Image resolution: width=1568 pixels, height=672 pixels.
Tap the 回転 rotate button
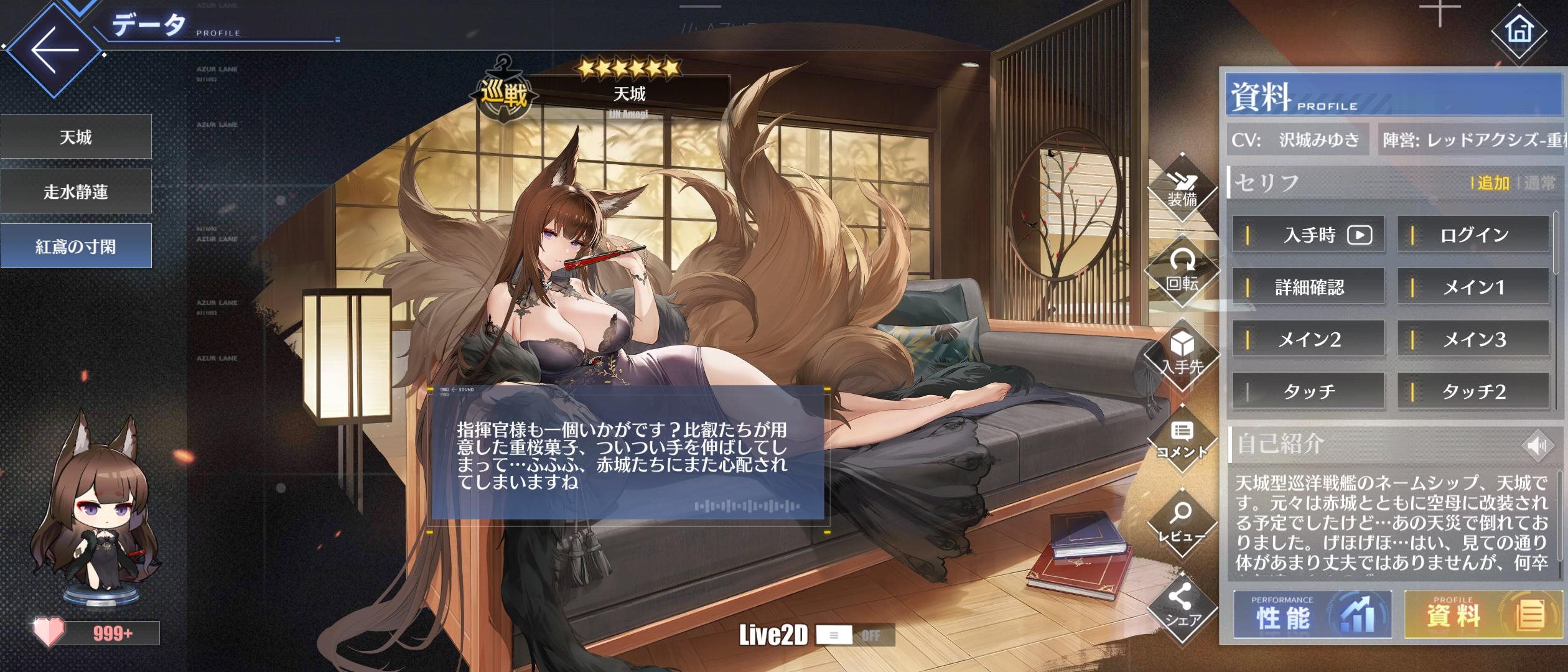(1182, 272)
